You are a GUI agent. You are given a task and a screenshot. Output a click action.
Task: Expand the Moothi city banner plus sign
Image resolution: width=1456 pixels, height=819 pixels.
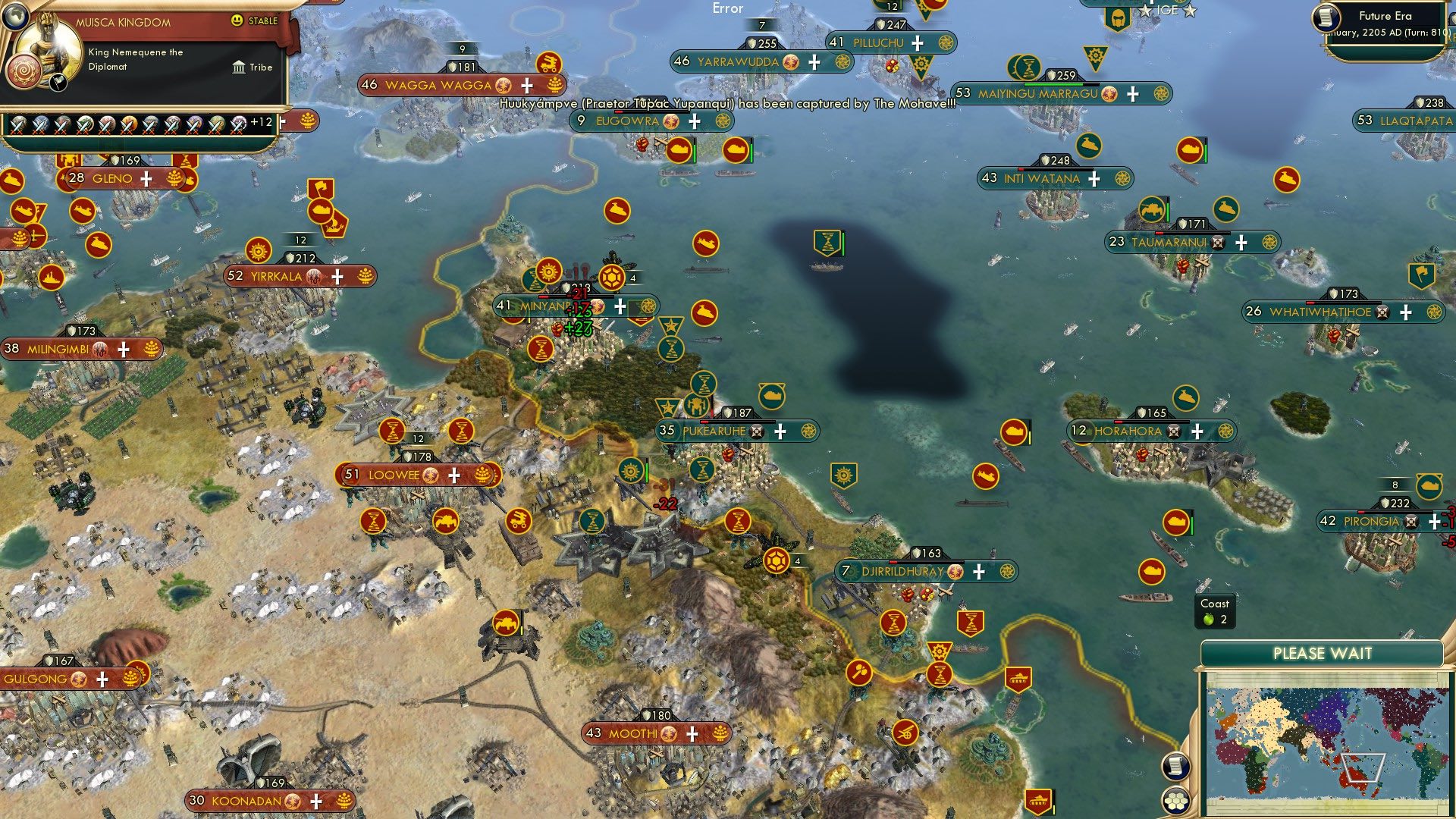pos(691,734)
